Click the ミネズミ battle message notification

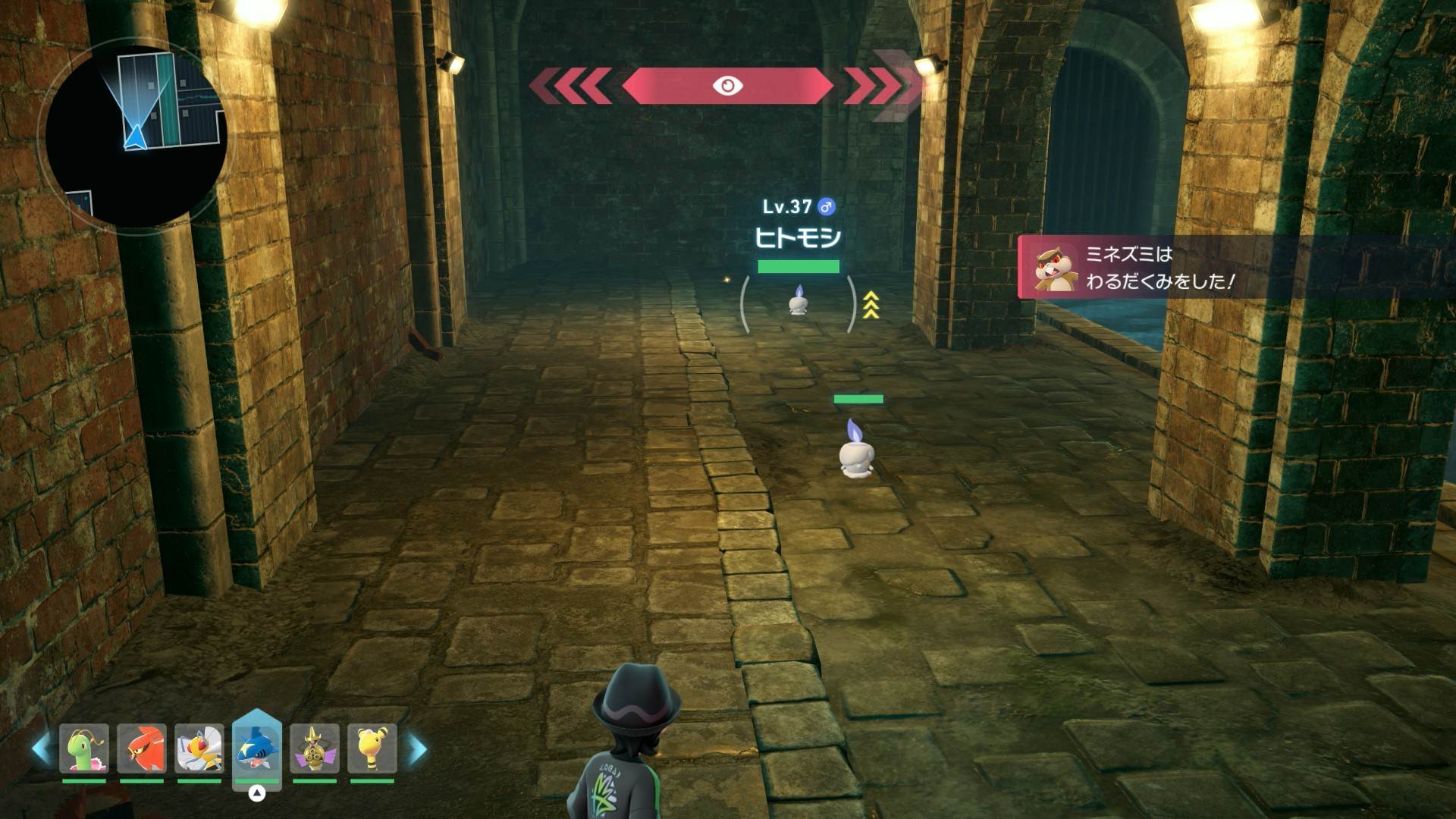pyautogui.click(x=1235, y=268)
